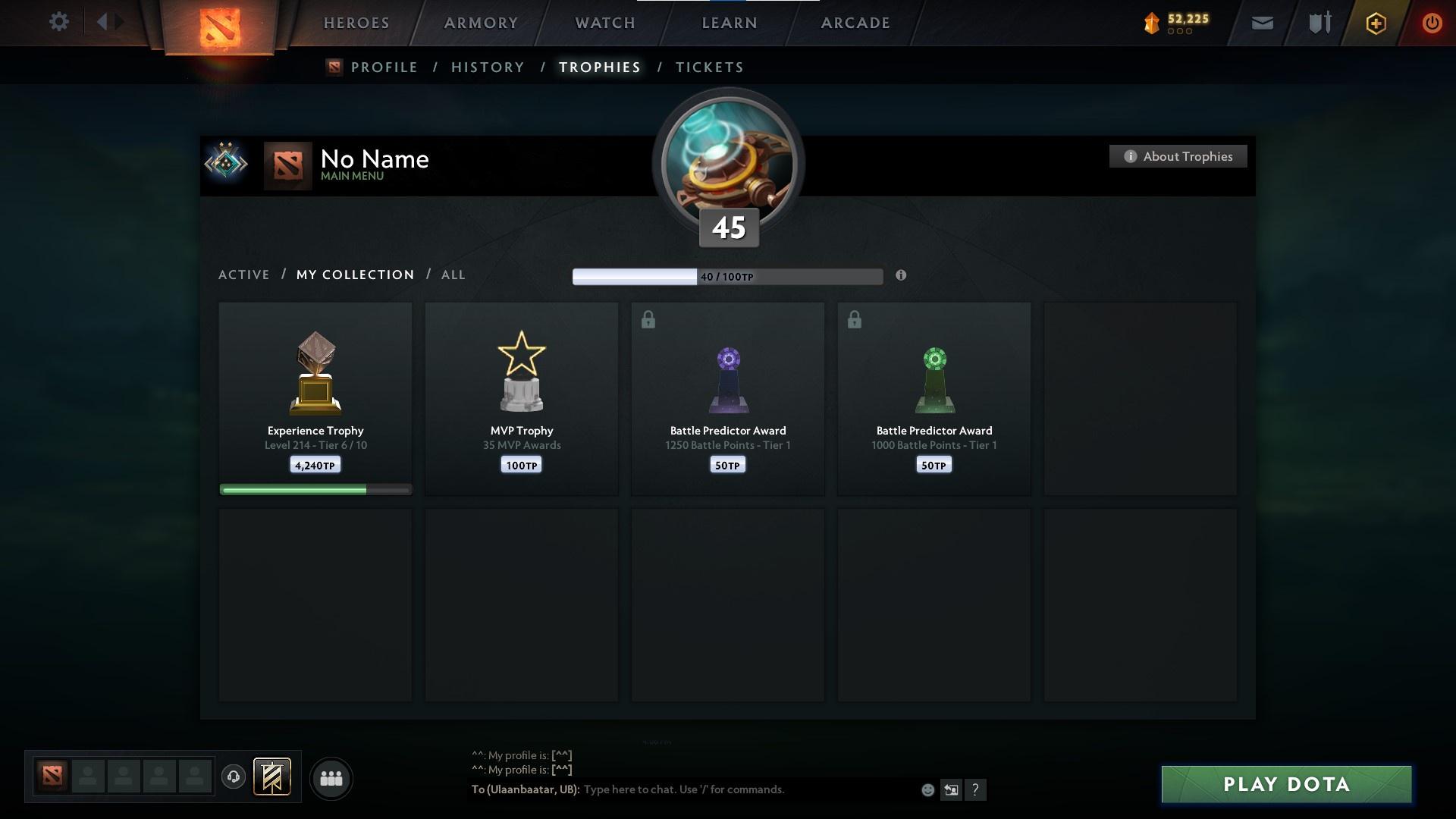Click the About Trophies button
The width and height of the screenshot is (1456, 819).
click(x=1178, y=156)
